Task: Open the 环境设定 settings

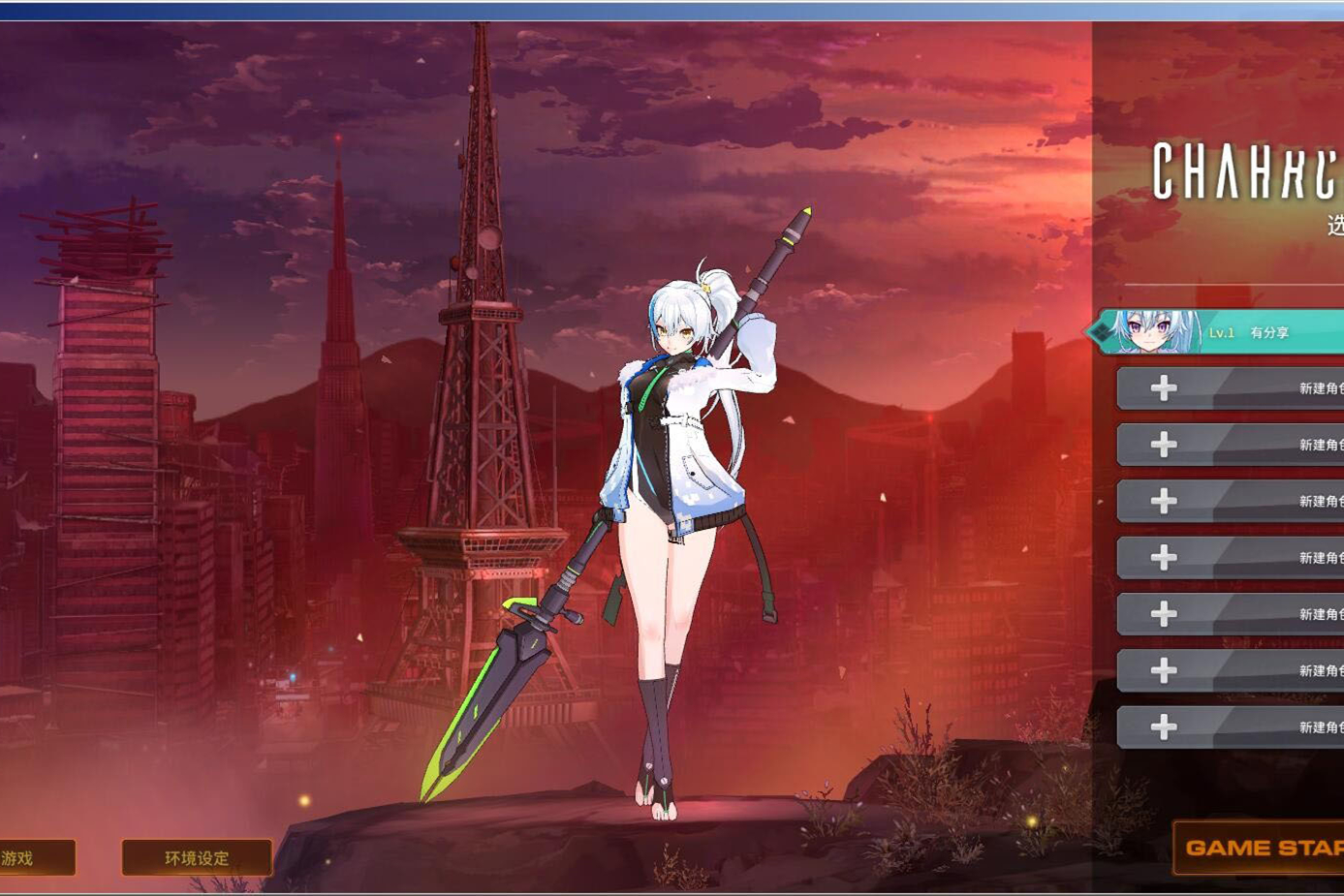Action: (195, 855)
